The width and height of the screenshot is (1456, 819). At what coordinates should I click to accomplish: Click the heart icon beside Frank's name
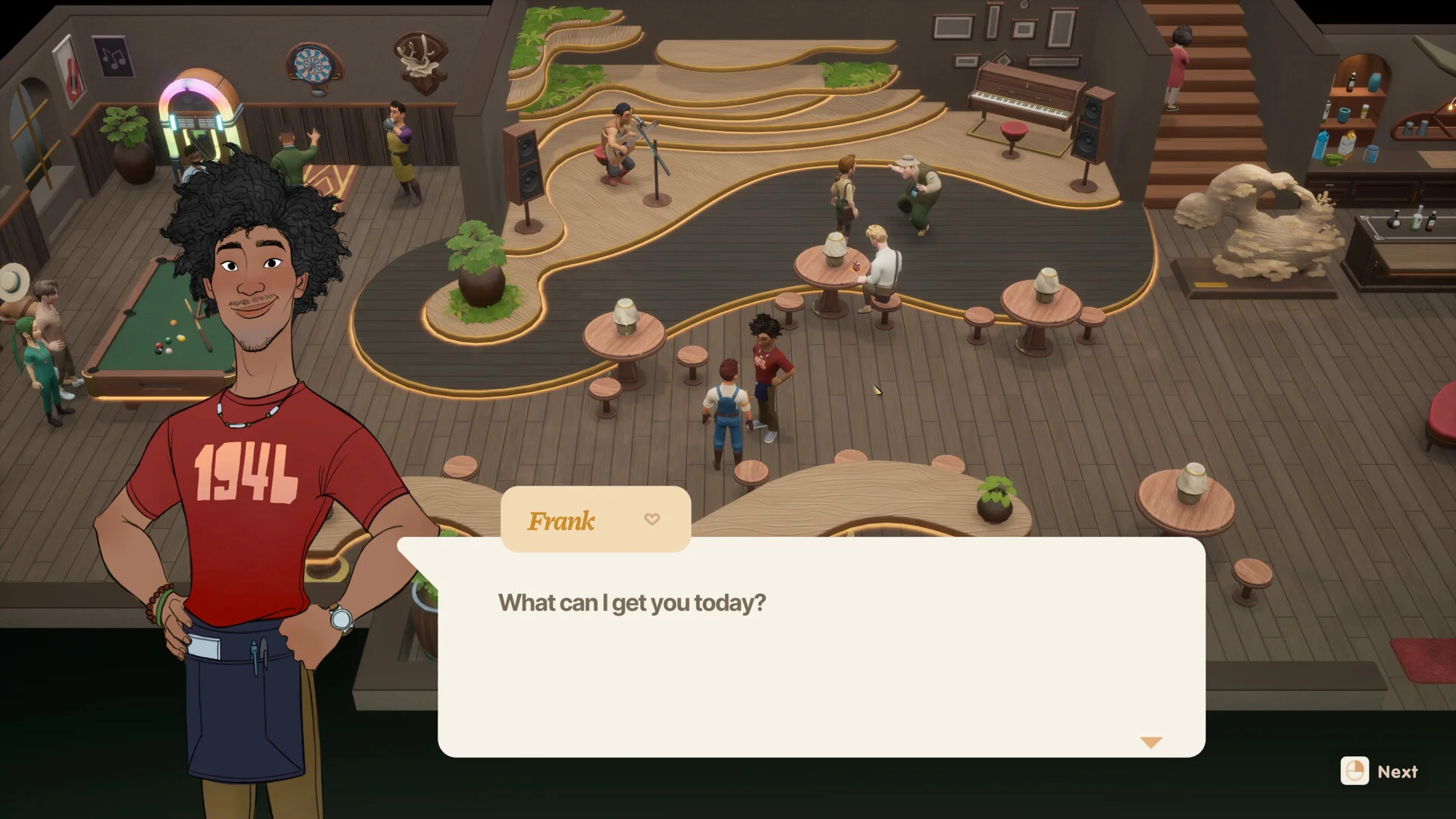point(651,519)
